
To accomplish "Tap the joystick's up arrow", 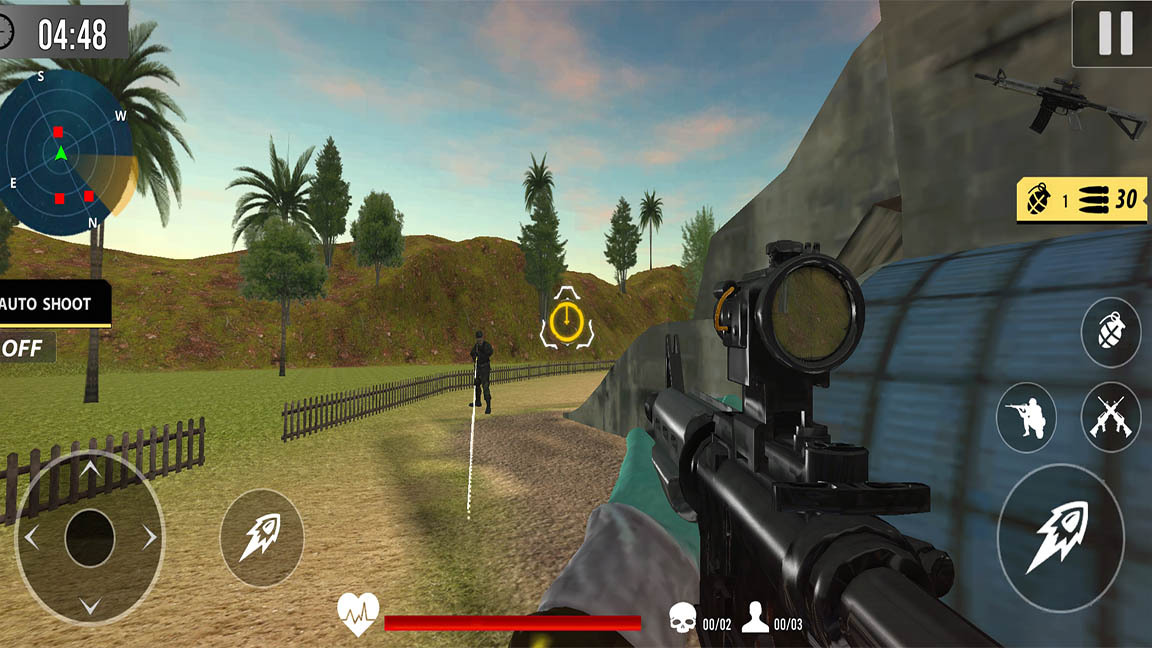I will click(x=90, y=468).
